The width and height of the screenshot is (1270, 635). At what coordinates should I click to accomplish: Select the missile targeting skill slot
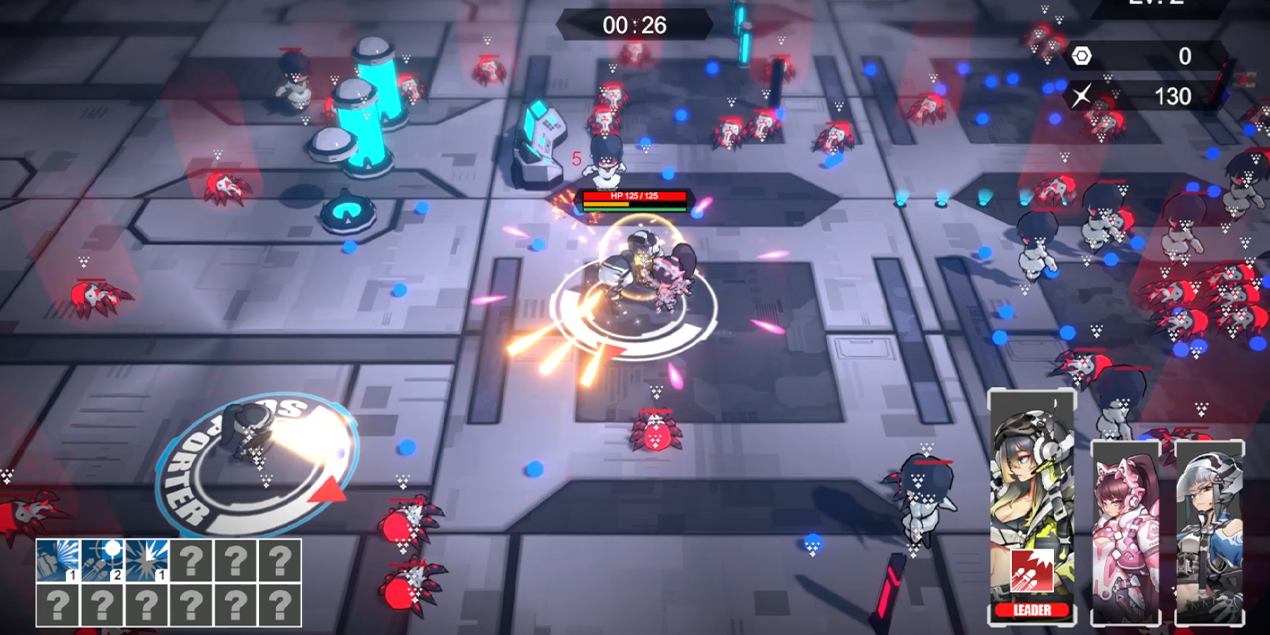point(103,560)
